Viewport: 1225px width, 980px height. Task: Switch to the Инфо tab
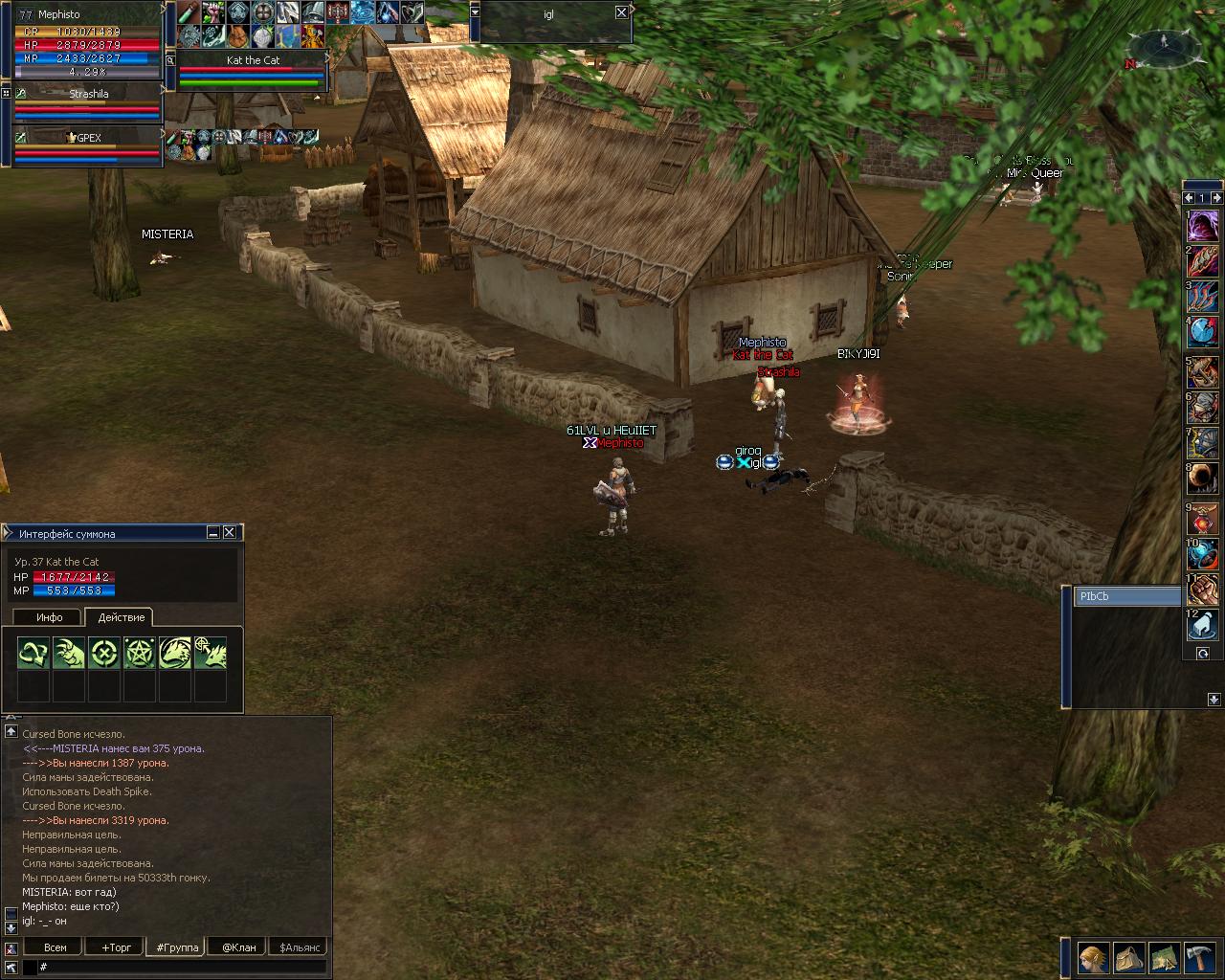[50, 617]
